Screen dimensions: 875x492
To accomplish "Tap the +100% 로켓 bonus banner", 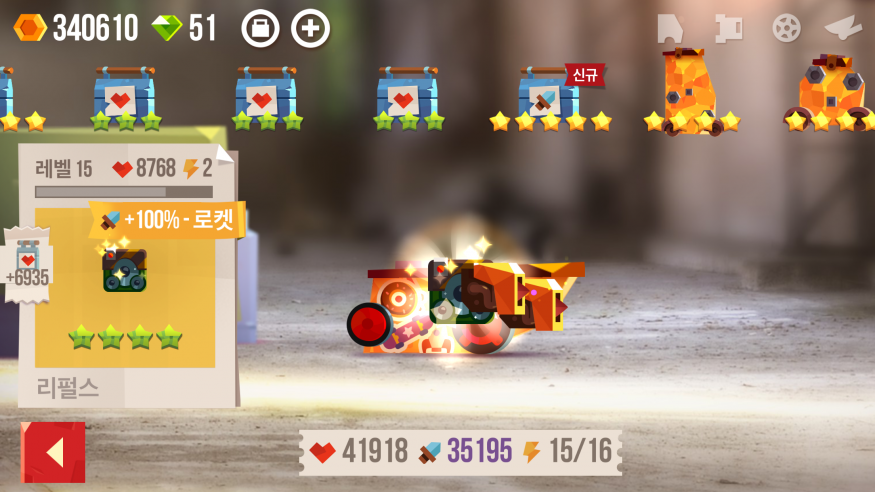I will [x=168, y=219].
